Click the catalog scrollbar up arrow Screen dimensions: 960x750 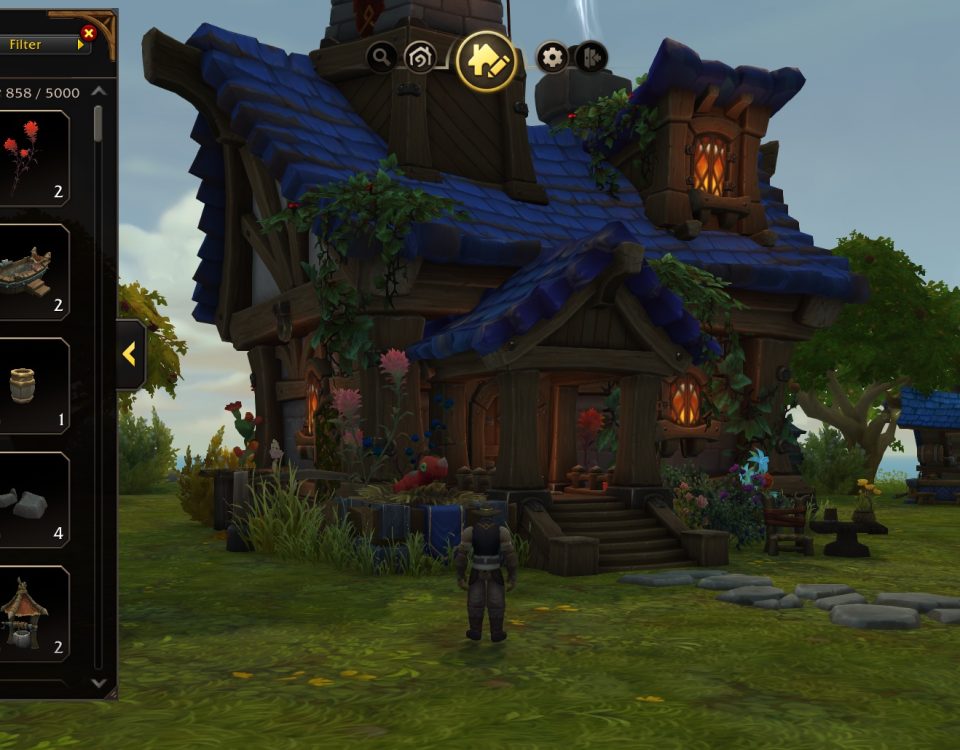point(98,91)
